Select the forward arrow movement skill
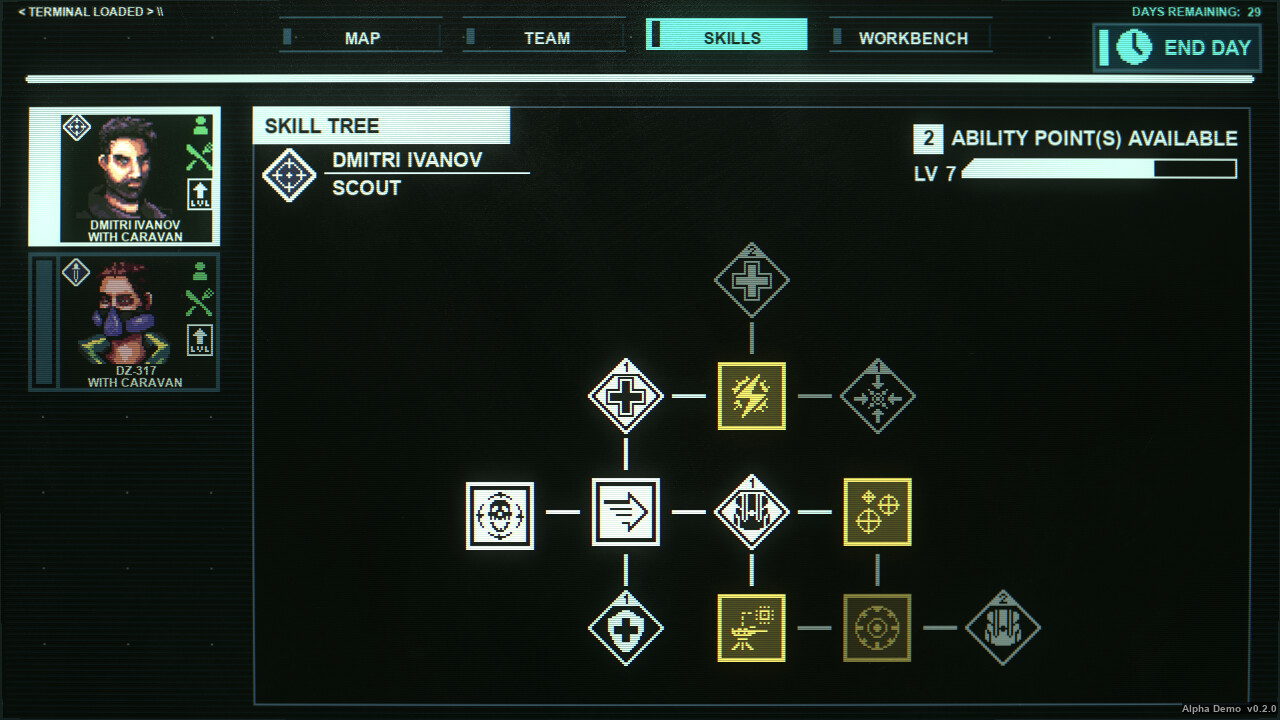Viewport: 1280px width, 720px height. pos(626,512)
